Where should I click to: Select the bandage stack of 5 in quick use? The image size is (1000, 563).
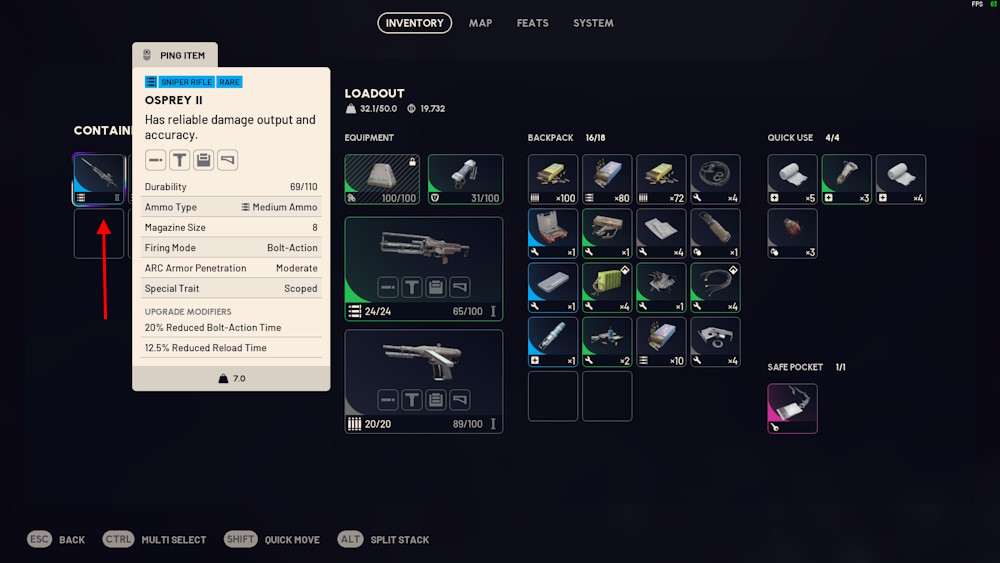point(793,179)
